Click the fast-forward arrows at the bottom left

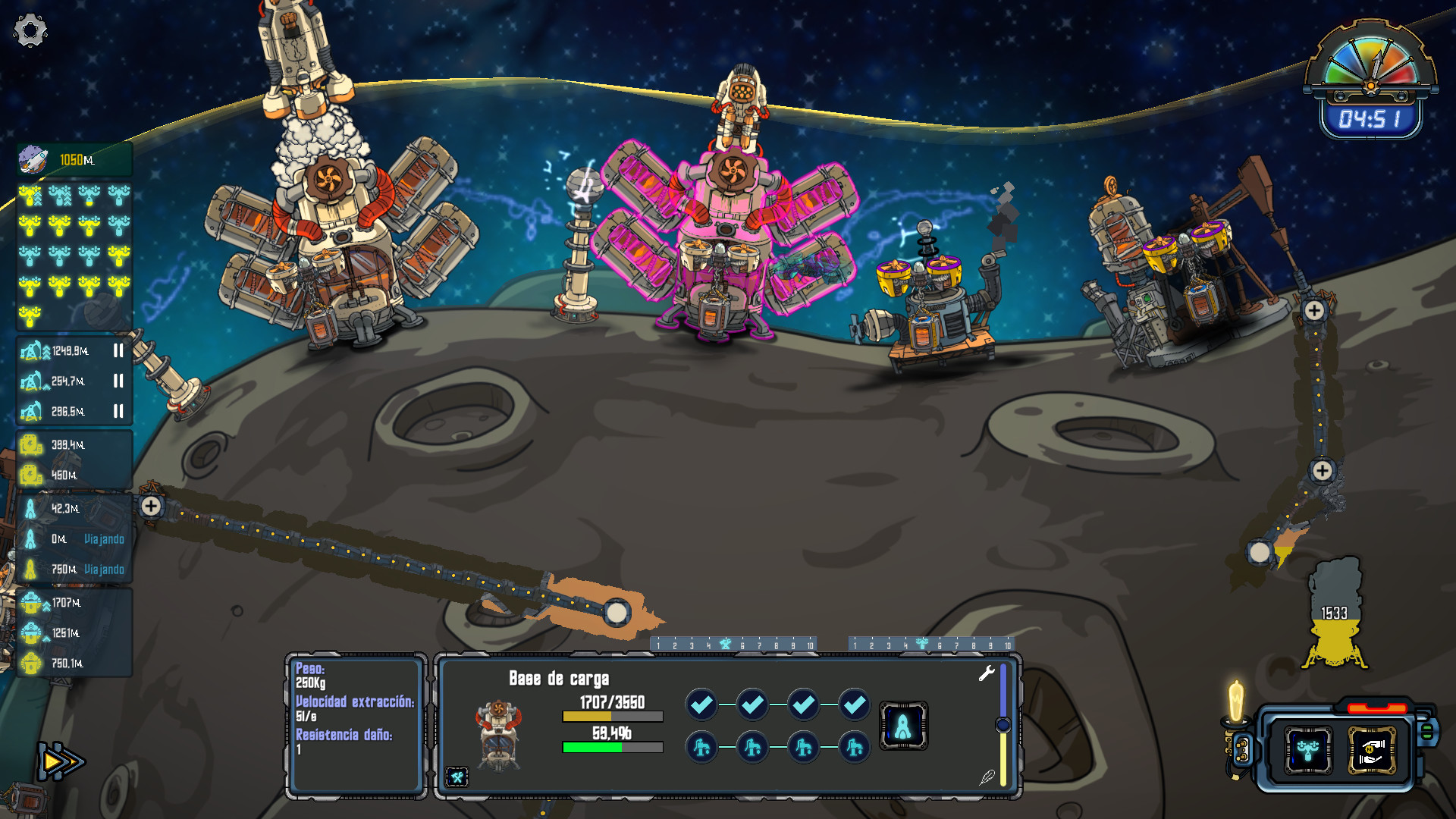tap(62, 760)
